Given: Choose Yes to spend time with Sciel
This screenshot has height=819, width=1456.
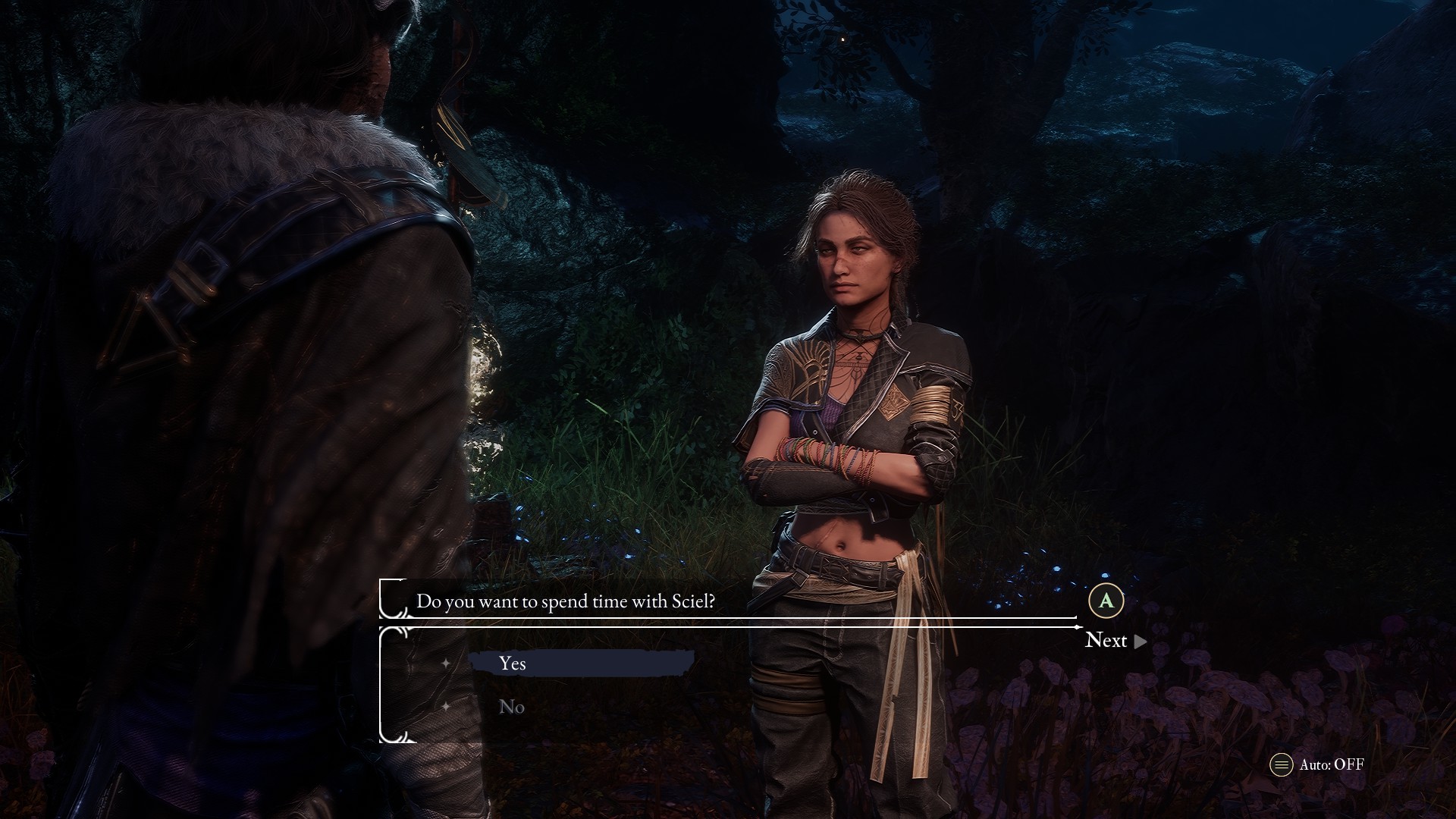Looking at the screenshot, I should click(x=513, y=664).
